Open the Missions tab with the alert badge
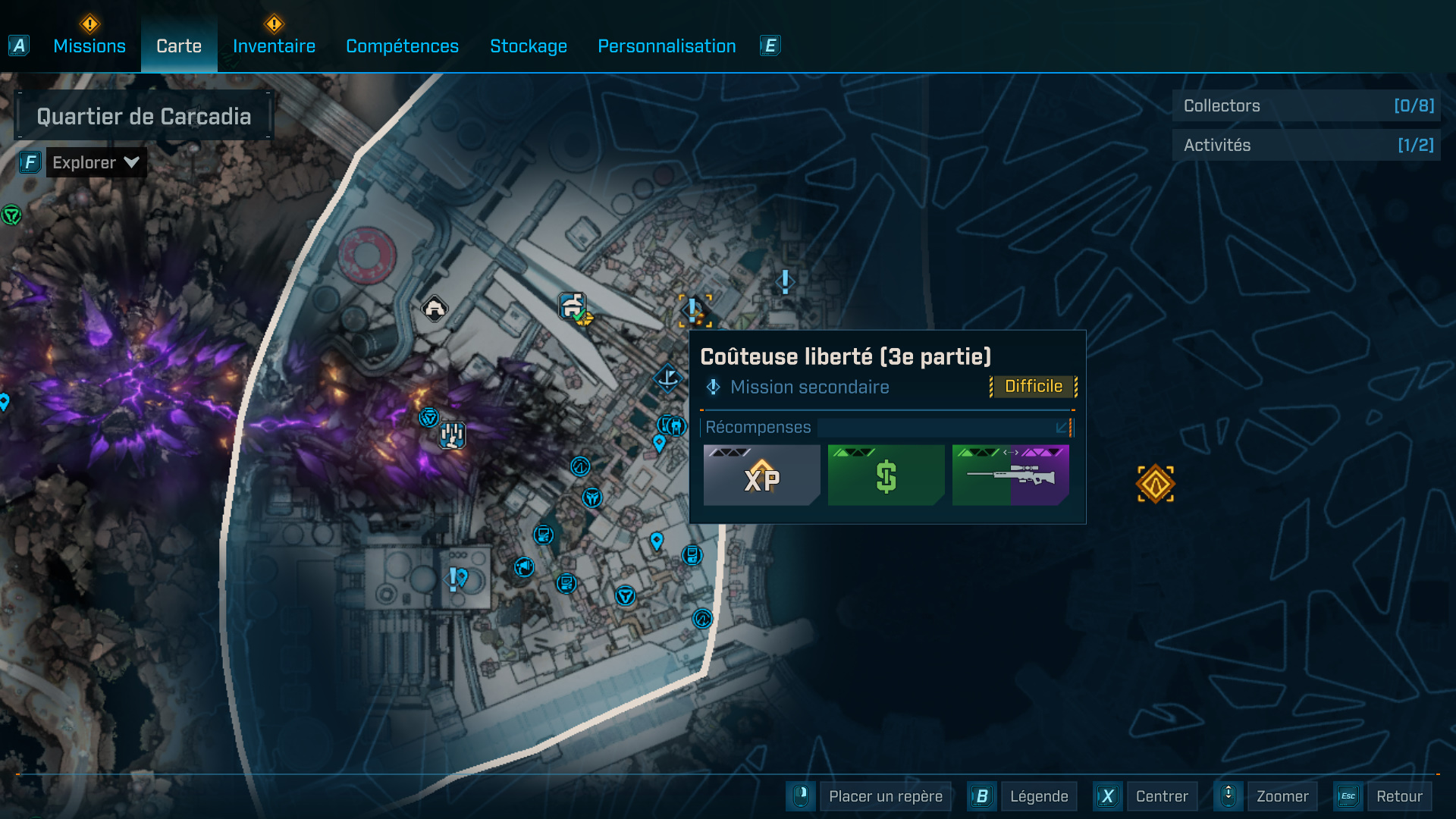 (89, 46)
